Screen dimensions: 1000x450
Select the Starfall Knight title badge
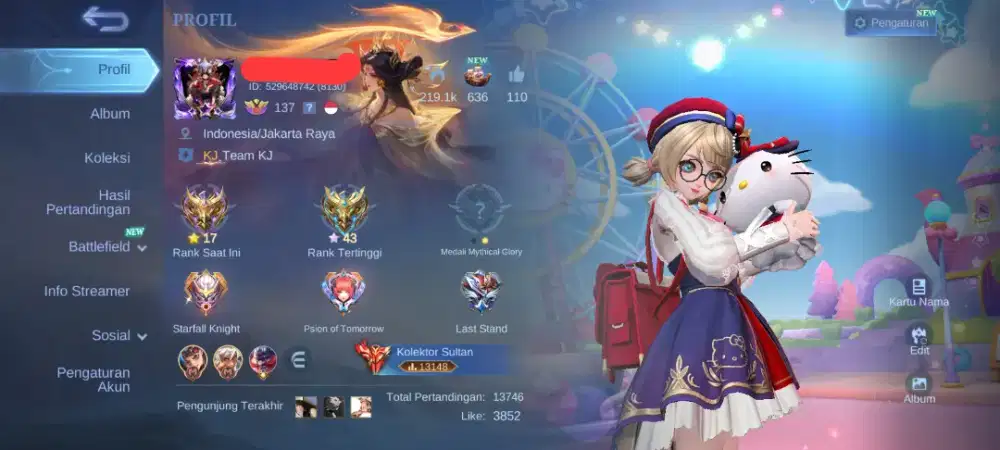point(204,295)
